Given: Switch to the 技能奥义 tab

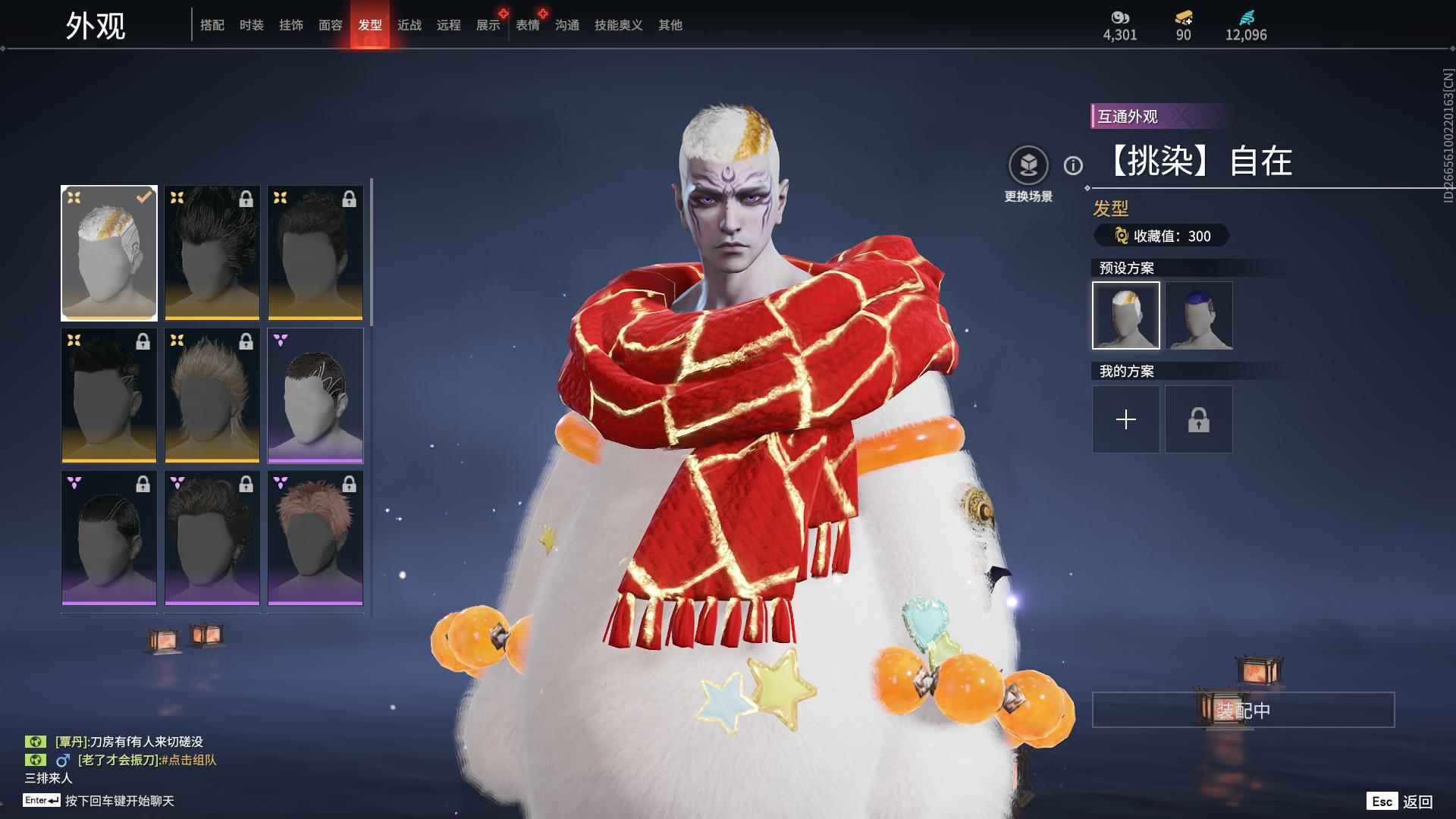Looking at the screenshot, I should 619,25.
